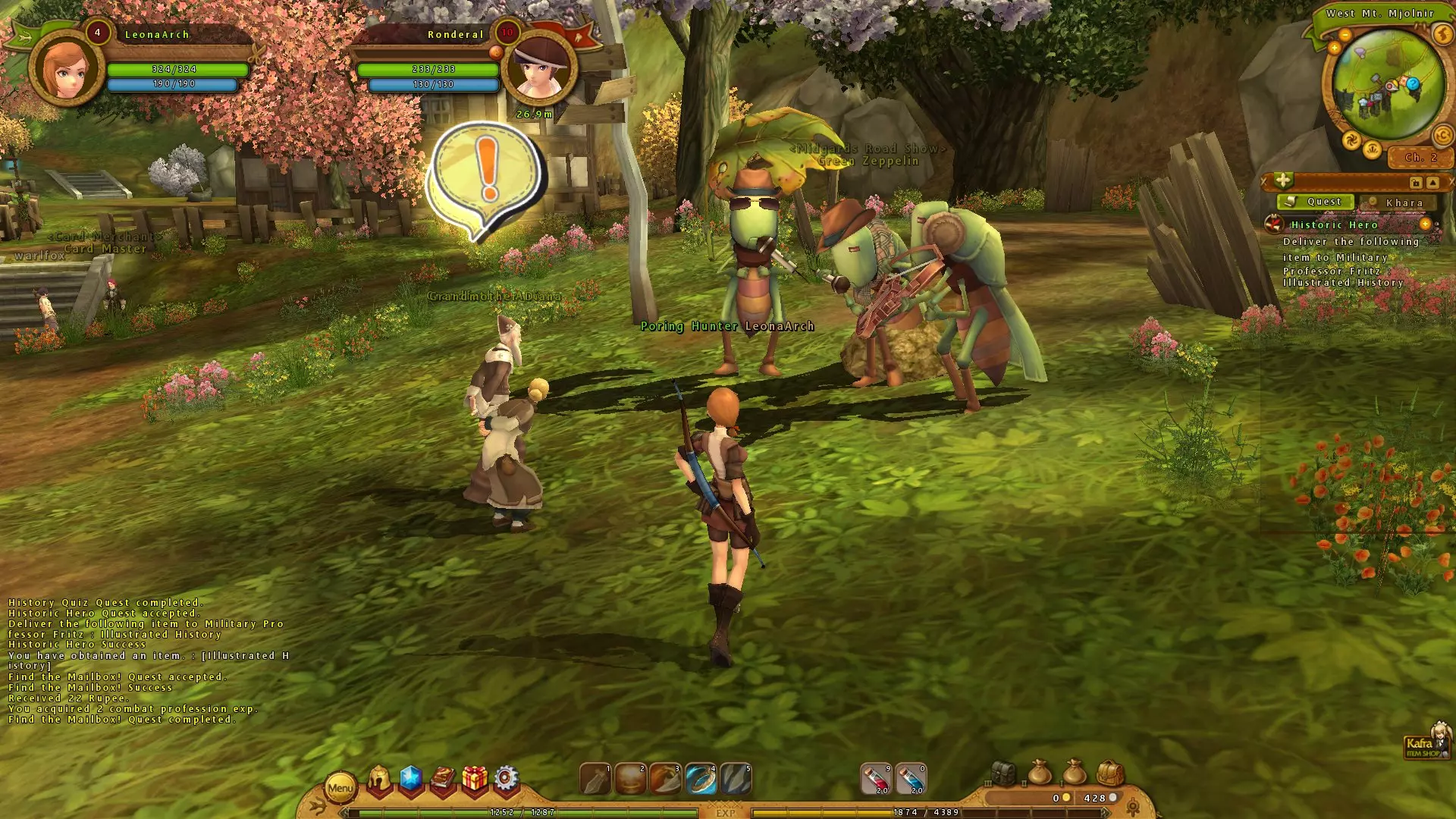The image size is (1456, 819).
Task: Select the Quest tab
Action: 1317,202
